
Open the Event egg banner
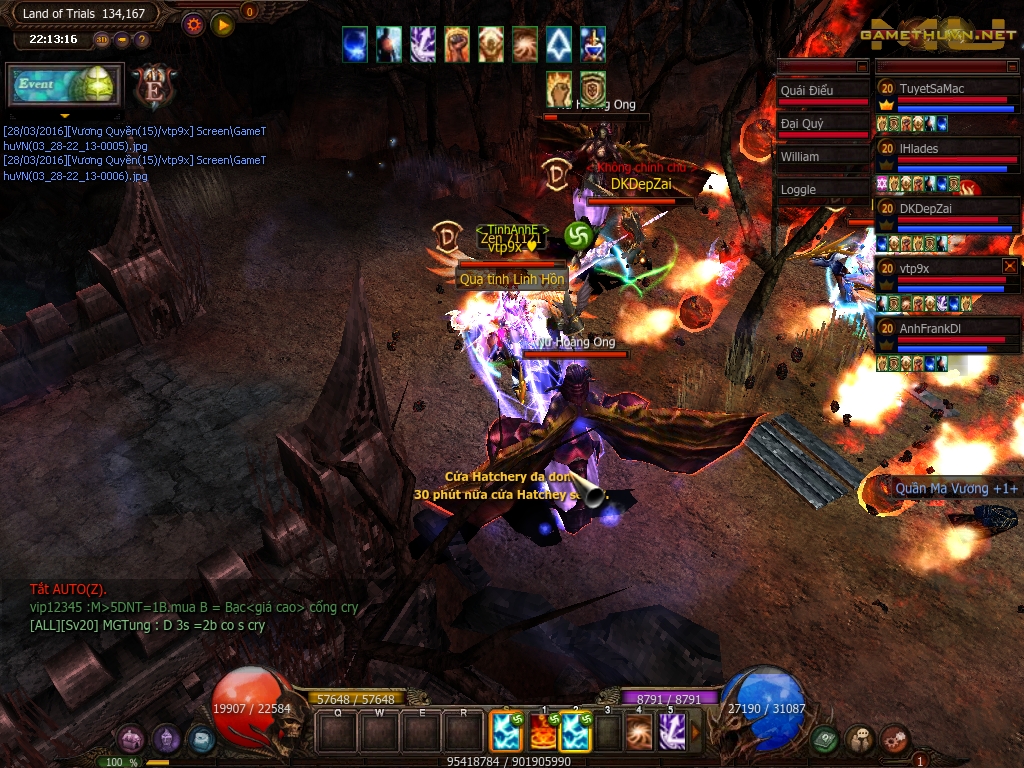(64, 85)
